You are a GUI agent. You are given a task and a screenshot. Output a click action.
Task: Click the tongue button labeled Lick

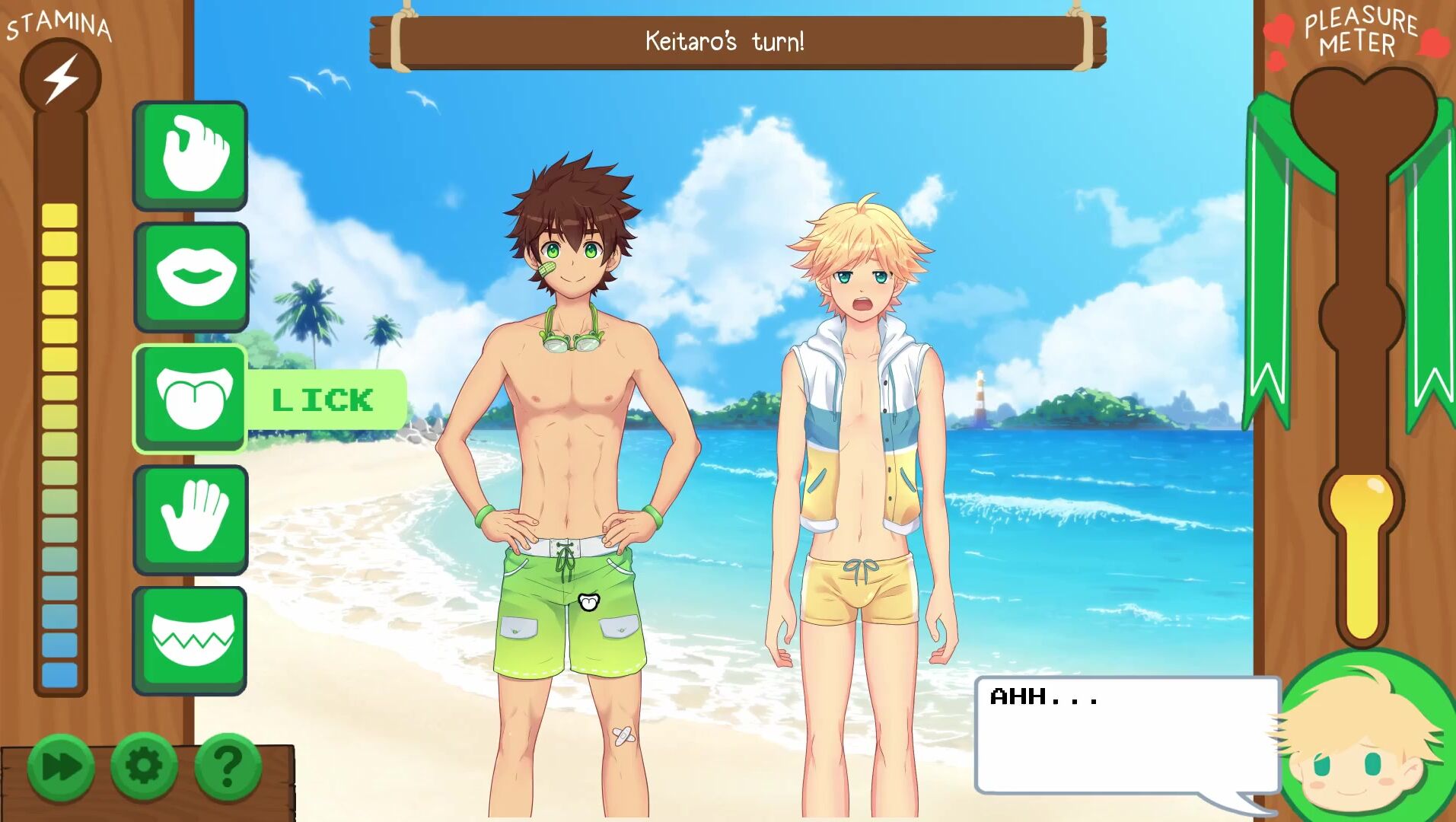[x=191, y=398]
